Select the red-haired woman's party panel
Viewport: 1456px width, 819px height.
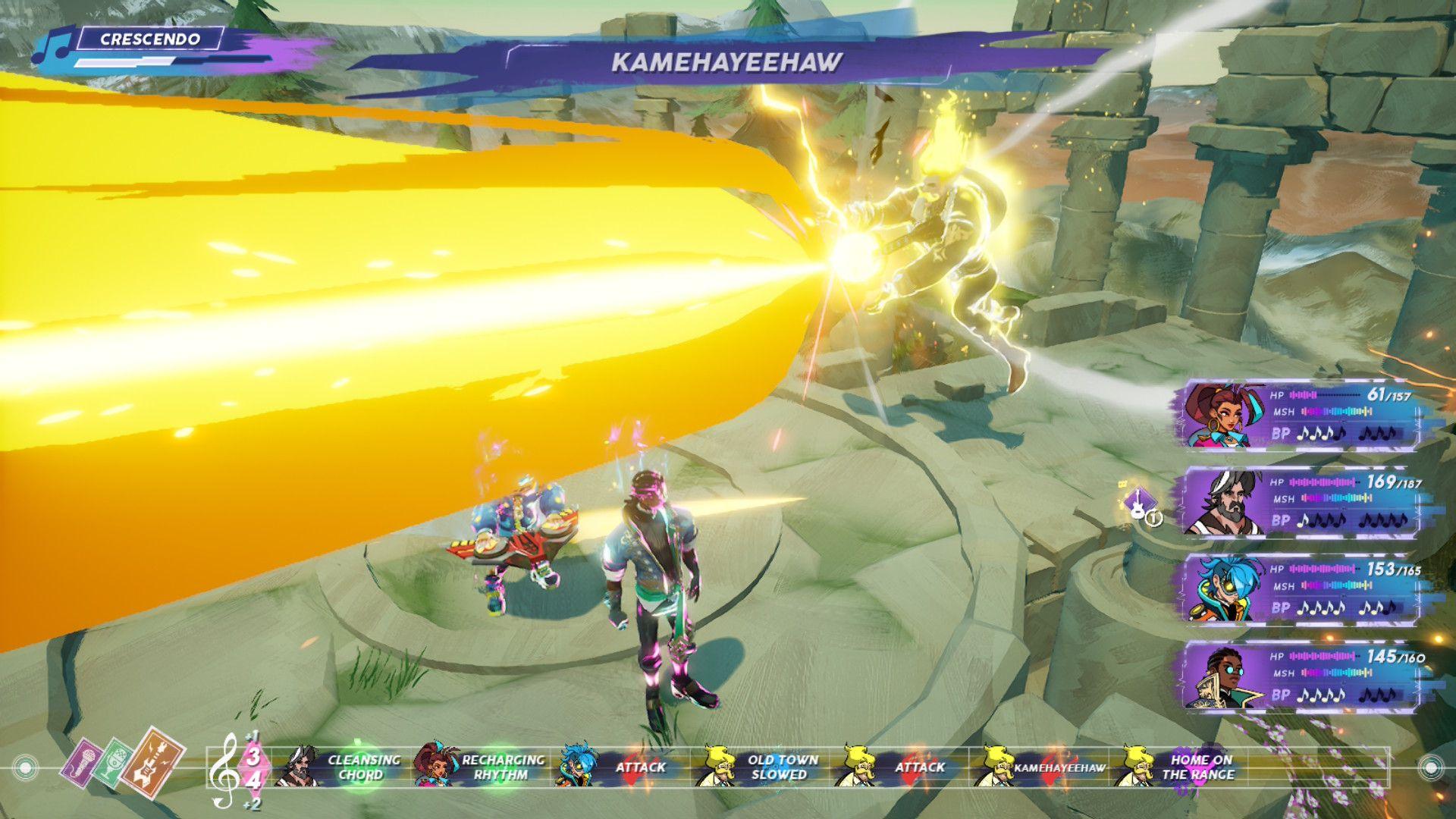1297,416
